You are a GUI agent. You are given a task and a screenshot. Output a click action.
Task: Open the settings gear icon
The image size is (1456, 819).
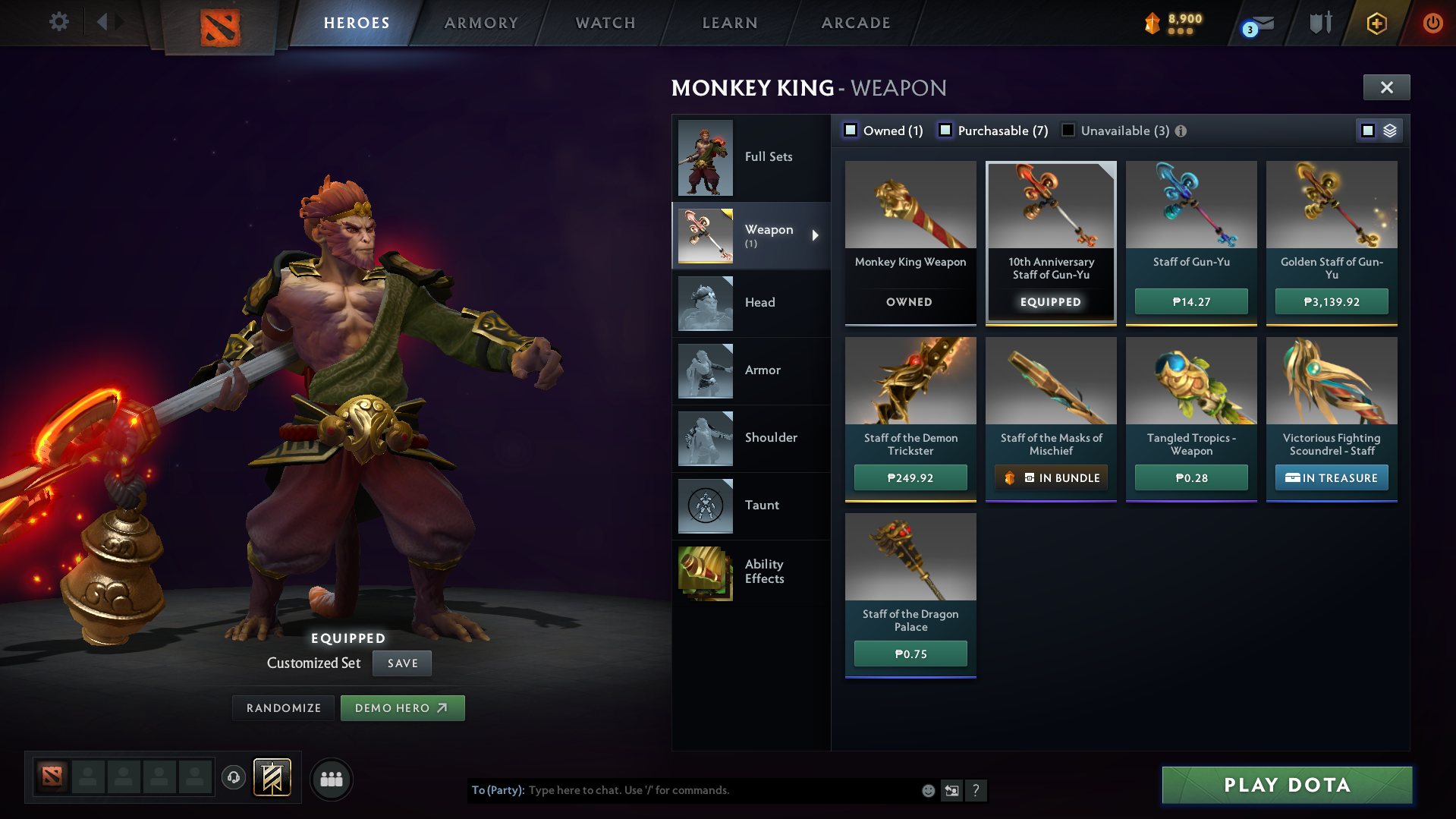[59, 22]
